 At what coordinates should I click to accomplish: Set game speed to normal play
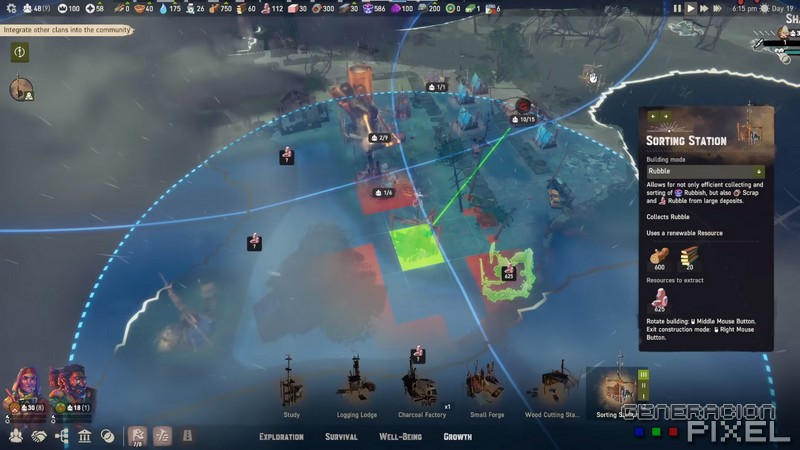pos(690,8)
